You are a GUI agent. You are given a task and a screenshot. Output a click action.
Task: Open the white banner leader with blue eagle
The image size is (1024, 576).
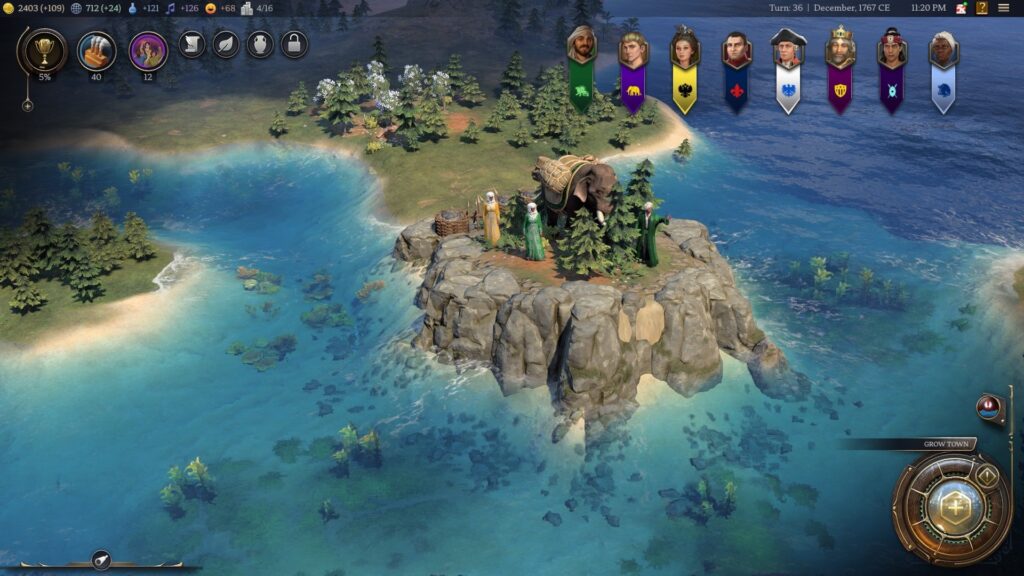[788, 68]
